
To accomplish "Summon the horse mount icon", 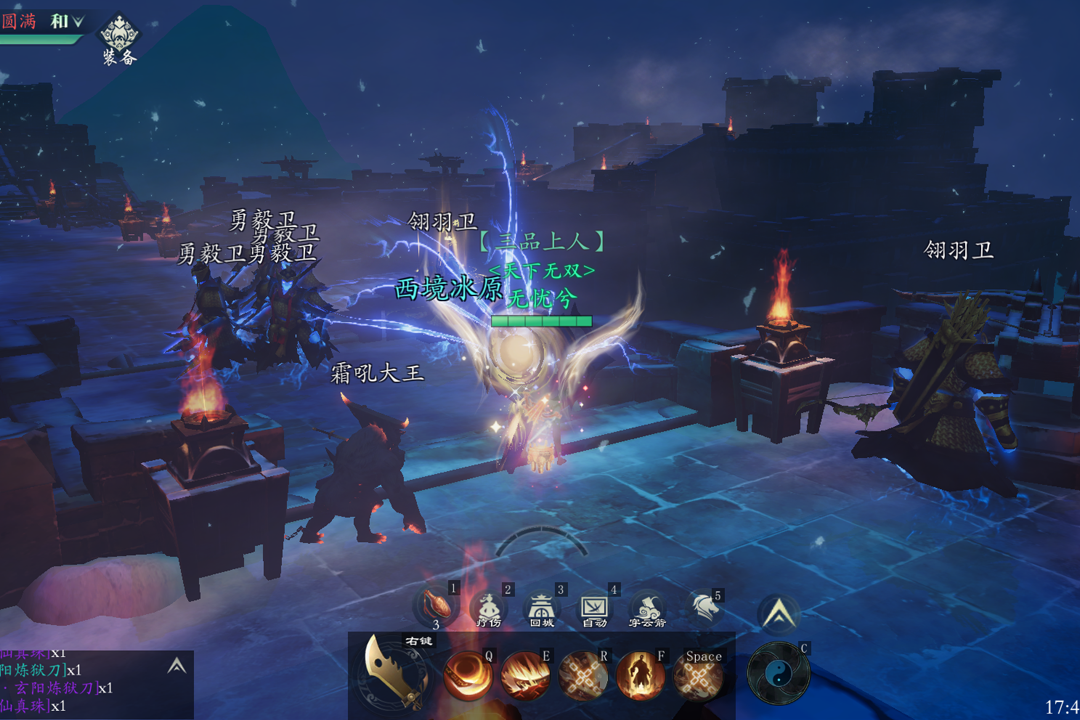I will pos(703,607).
